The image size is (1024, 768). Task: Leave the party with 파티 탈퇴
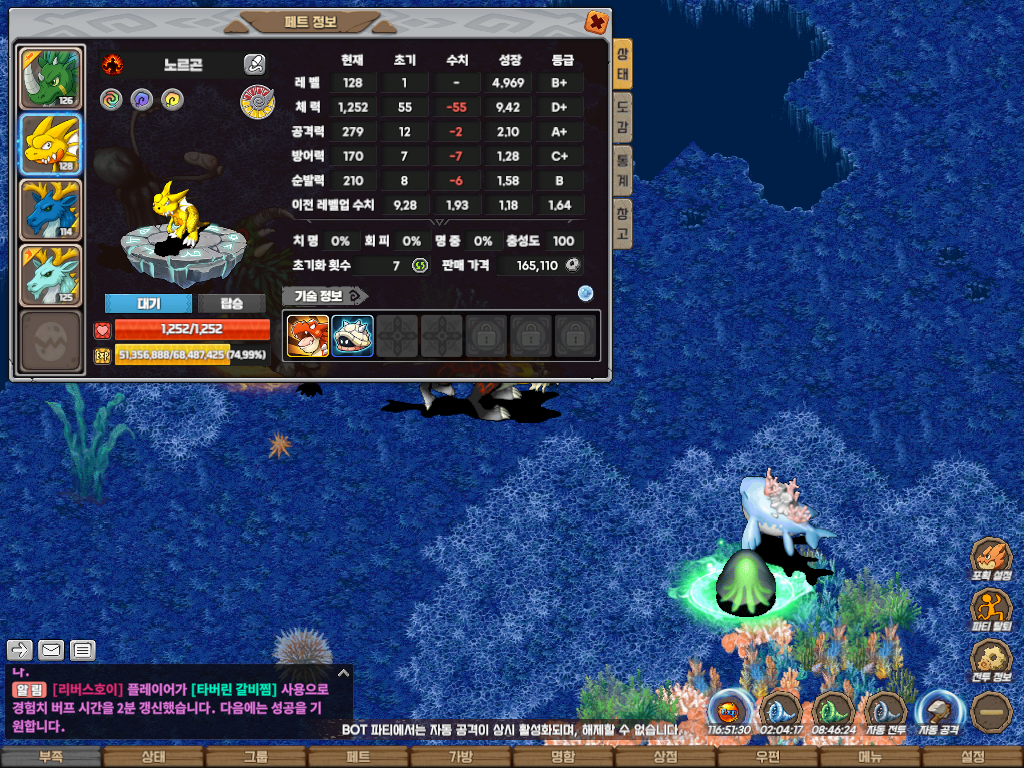(991, 610)
